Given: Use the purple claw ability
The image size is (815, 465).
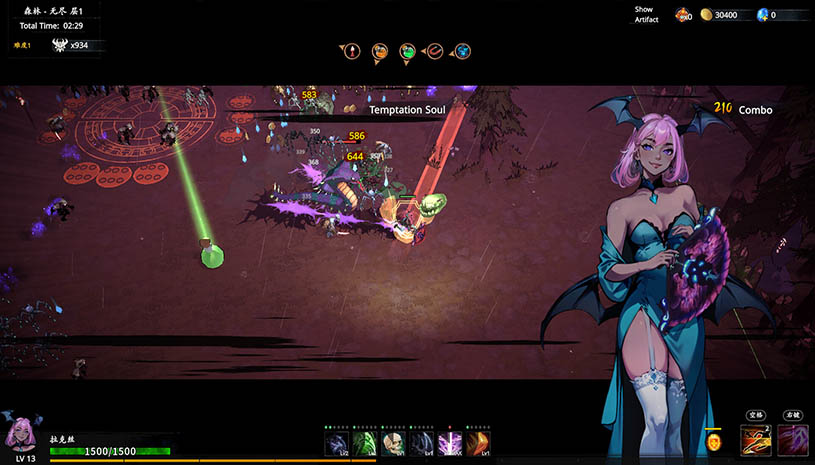Looking at the screenshot, I should pos(793,439).
